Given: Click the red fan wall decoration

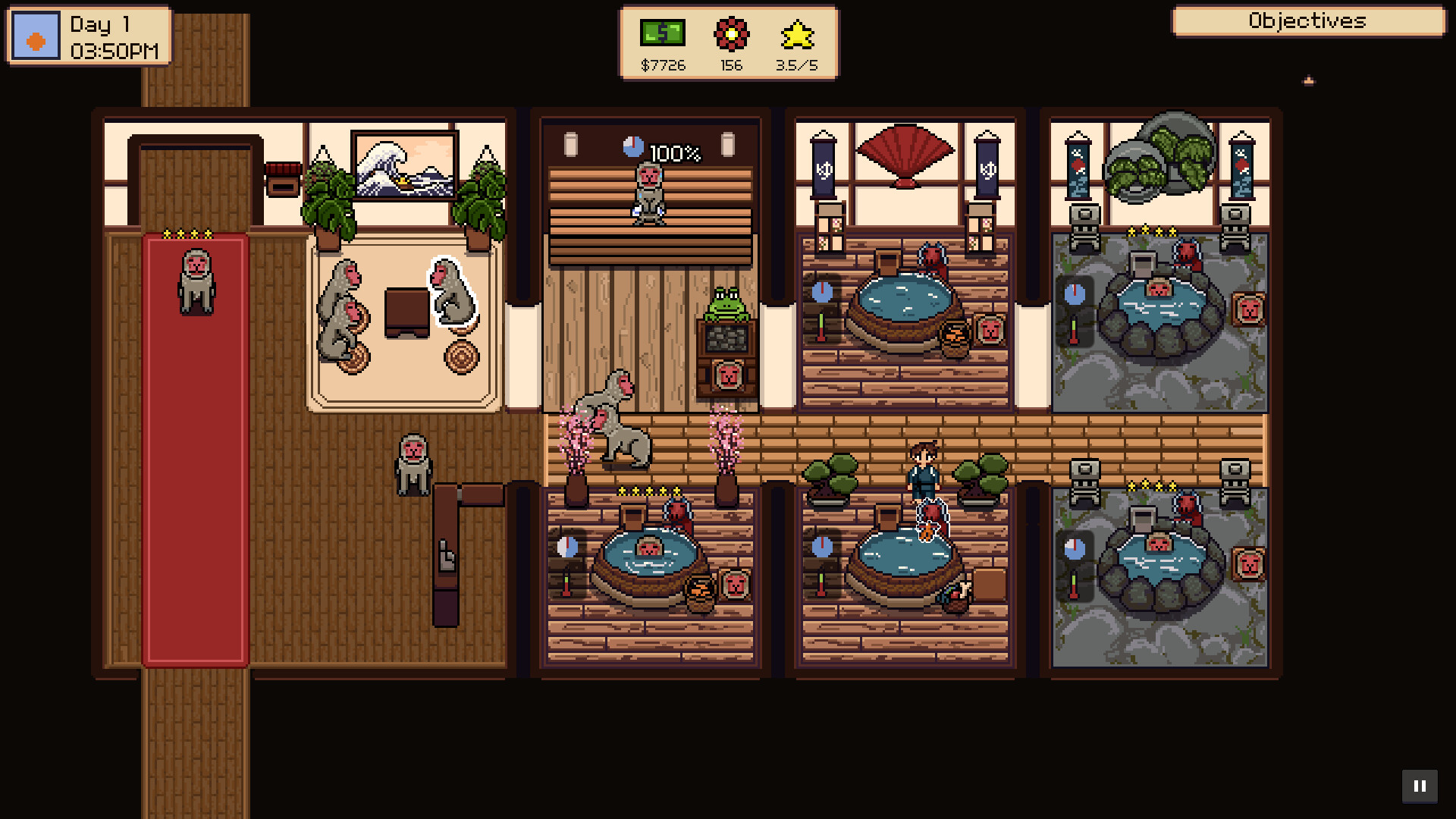Looking at the screenshot, I should 907,154.
